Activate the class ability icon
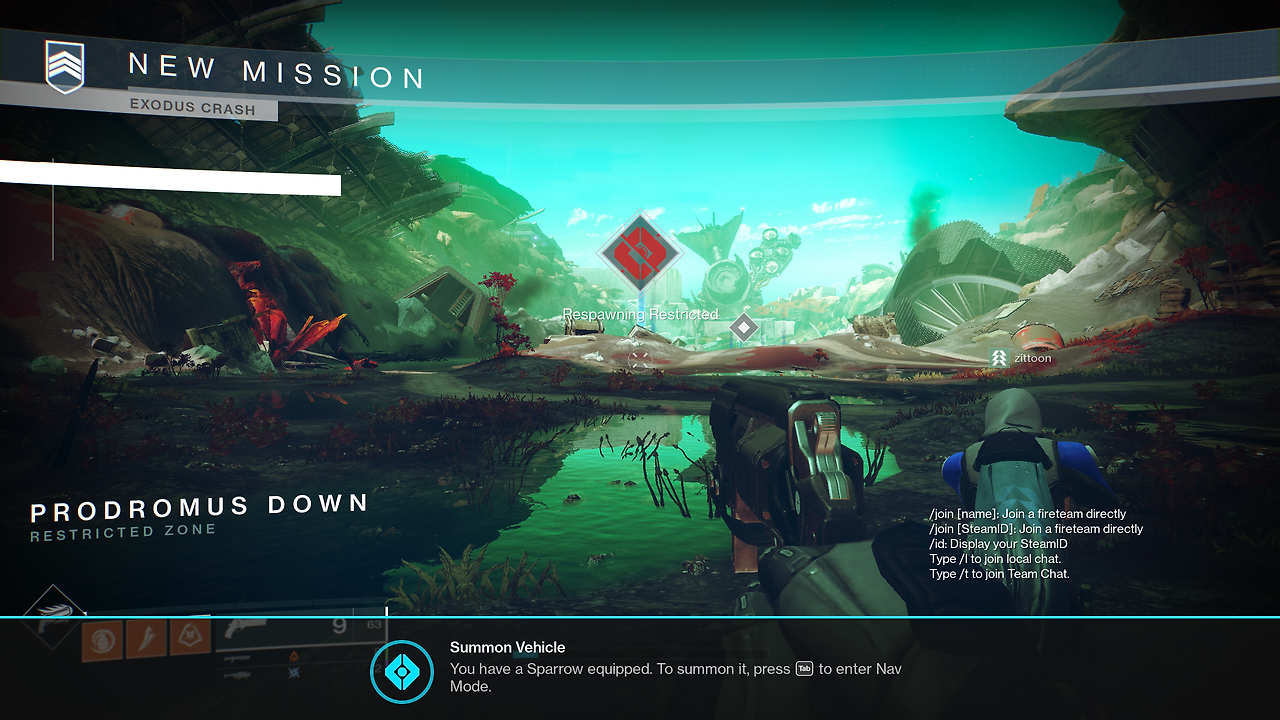This screenshot has width=1280, height=720. pyautogui.click(x=189, y=636)
